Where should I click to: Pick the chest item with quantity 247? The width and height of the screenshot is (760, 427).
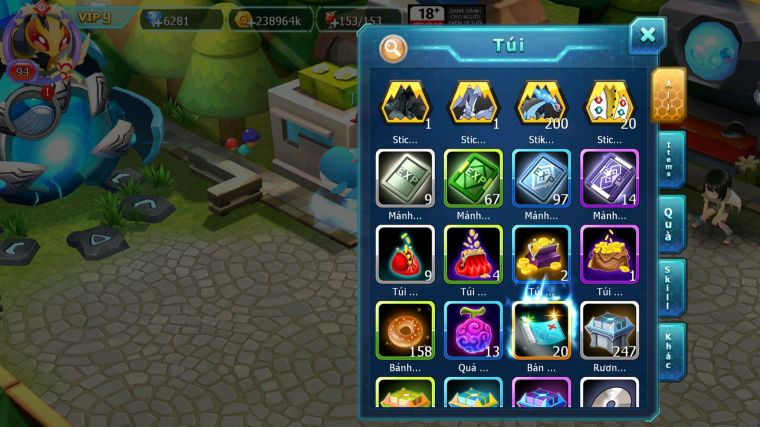coord(609,329)
